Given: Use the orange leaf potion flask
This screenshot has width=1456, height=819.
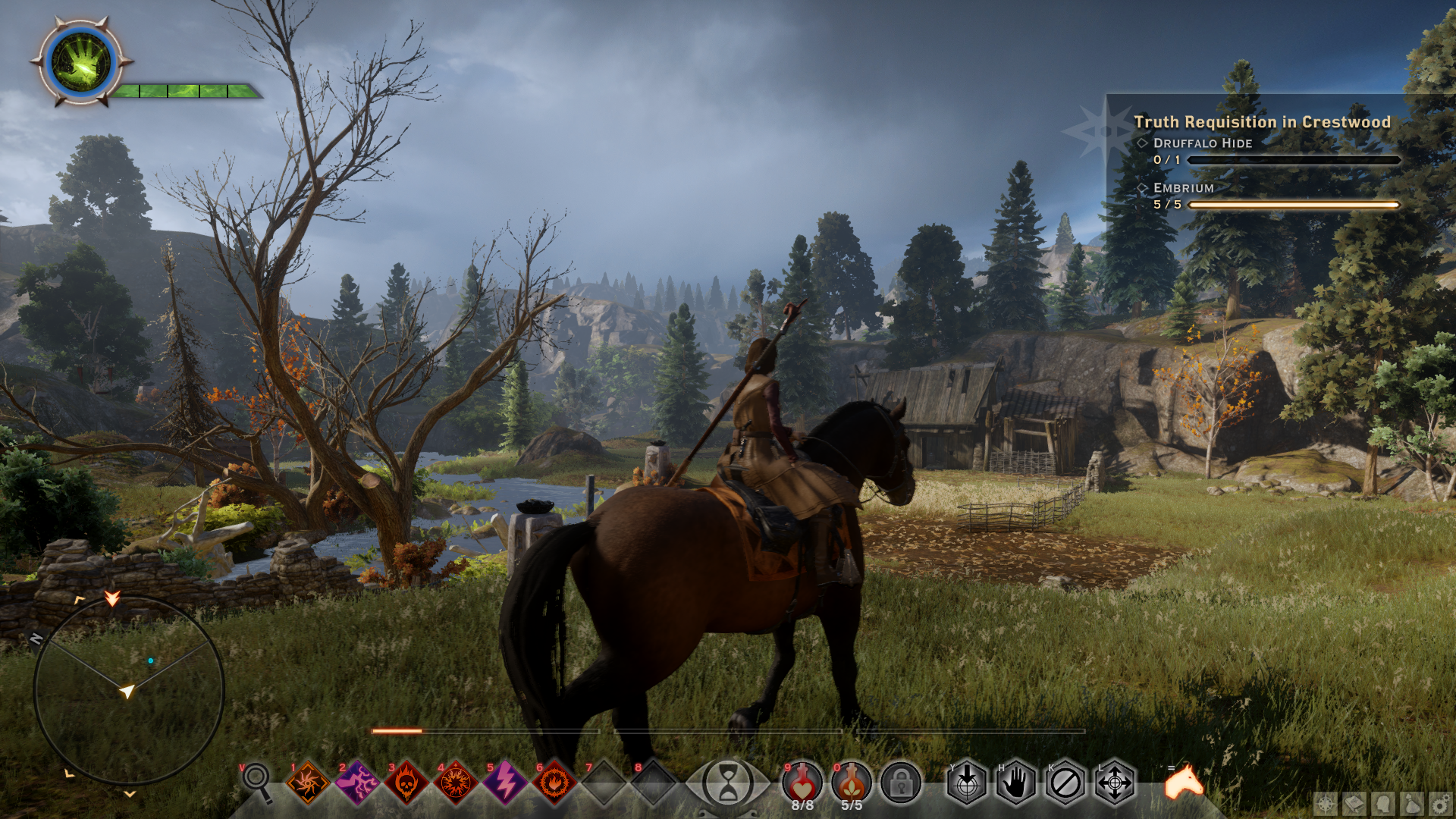Looking at the screenshot, I should point(852,783).
